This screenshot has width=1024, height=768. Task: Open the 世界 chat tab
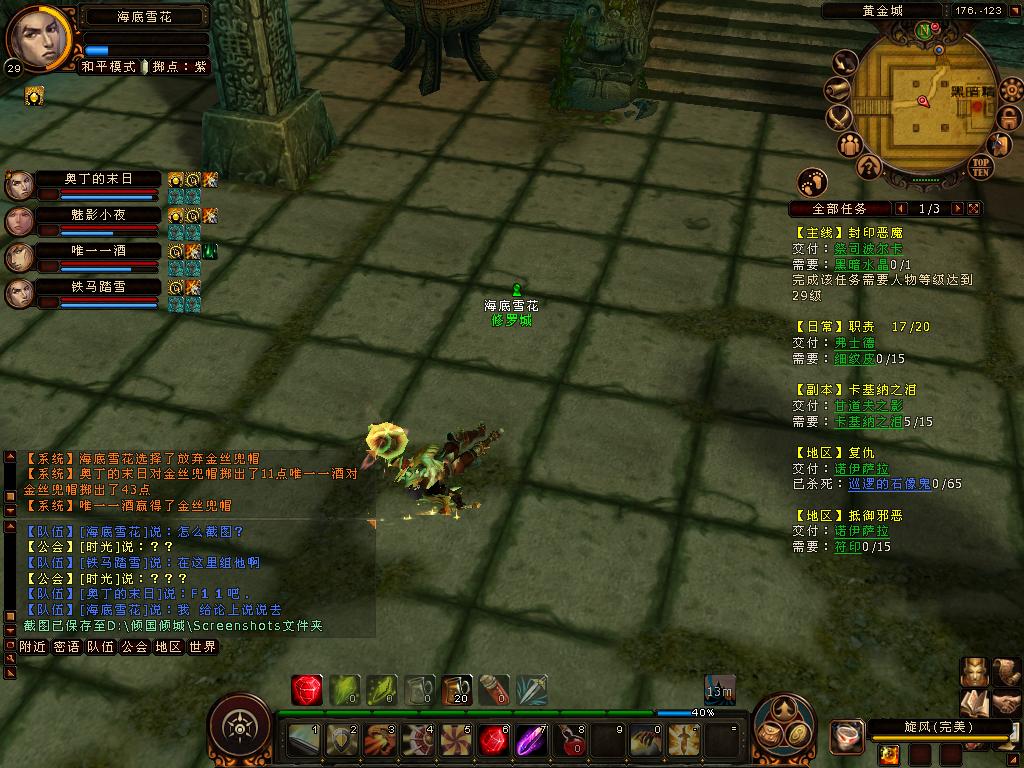[x=202, y=647]
